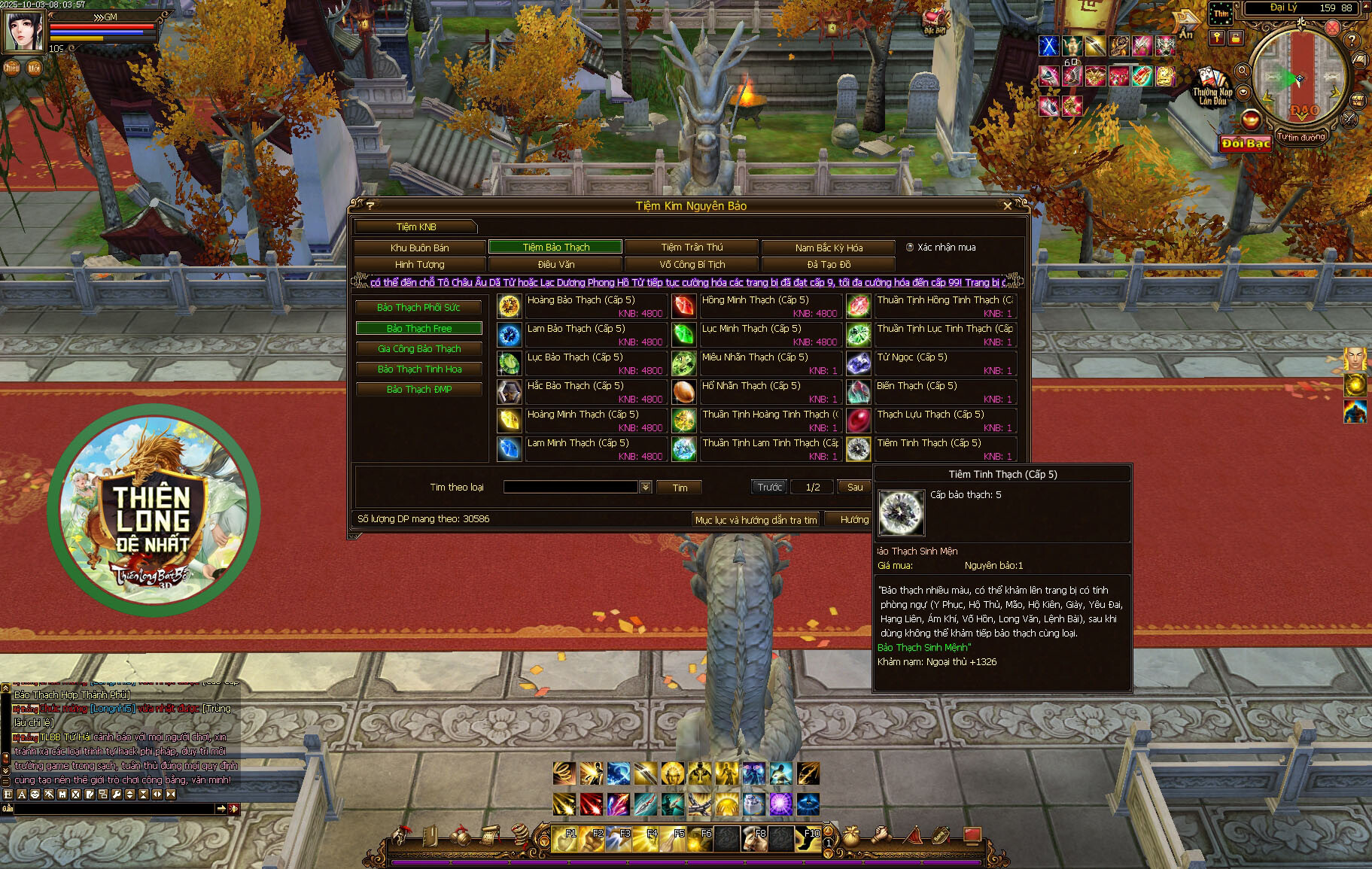Choose the Bảo Thạch Phối Sức category
Image resolution: width=1372 pixels, height=869 pixels.
(418, 308)
